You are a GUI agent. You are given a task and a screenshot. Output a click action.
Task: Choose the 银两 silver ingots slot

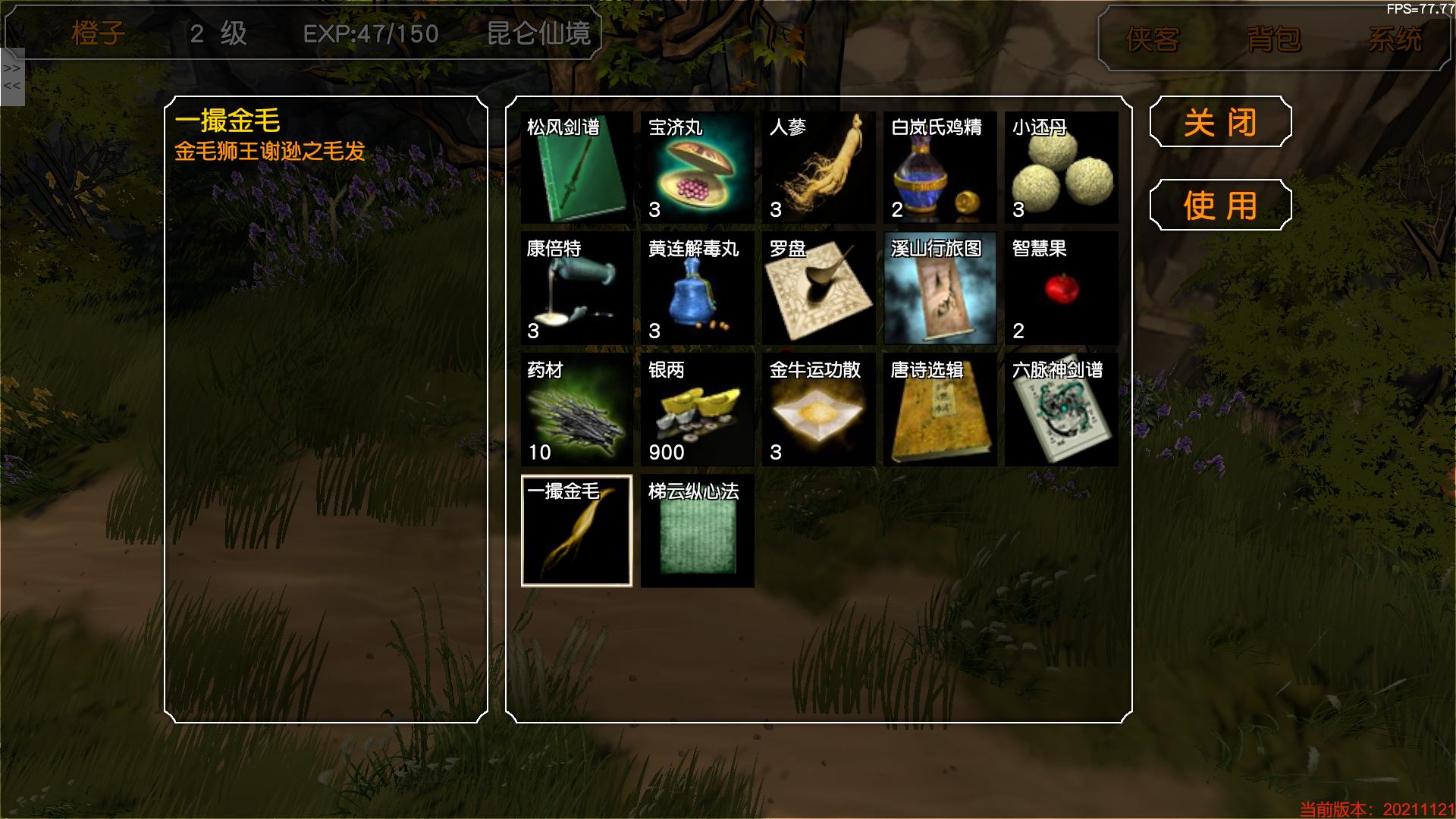pyautogui.click(x=698, y=410)
